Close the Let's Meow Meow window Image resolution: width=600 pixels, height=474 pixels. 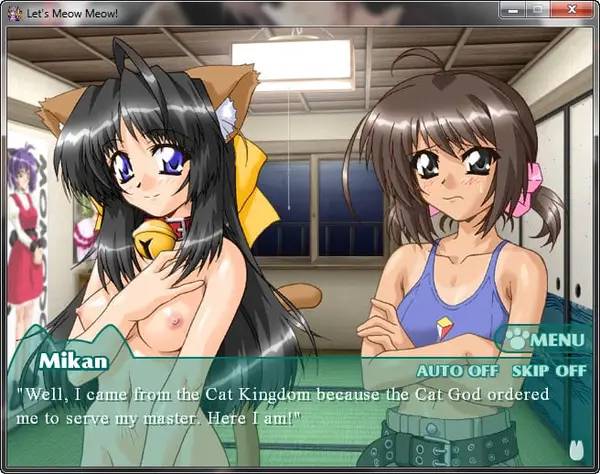tap(572, 10)
